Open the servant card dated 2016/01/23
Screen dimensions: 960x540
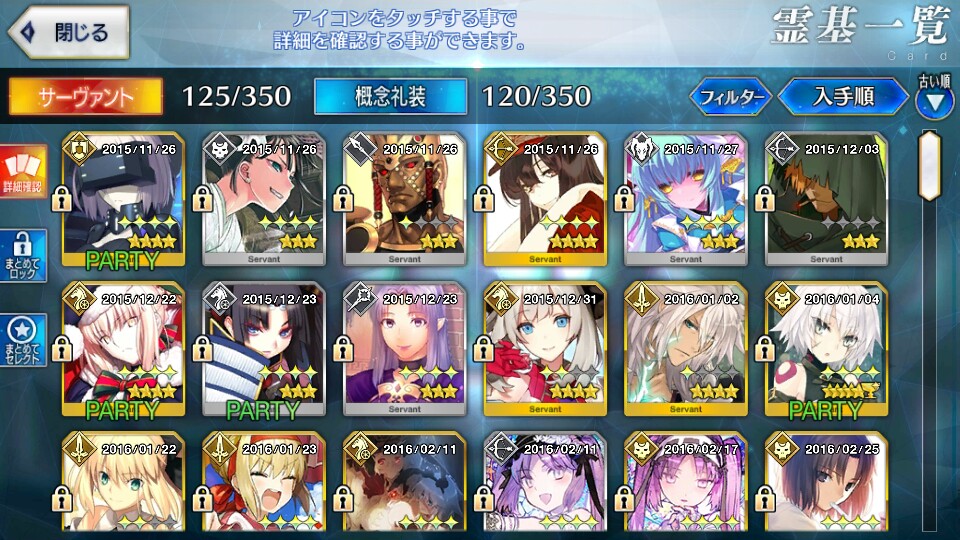[x=263, y=485]
